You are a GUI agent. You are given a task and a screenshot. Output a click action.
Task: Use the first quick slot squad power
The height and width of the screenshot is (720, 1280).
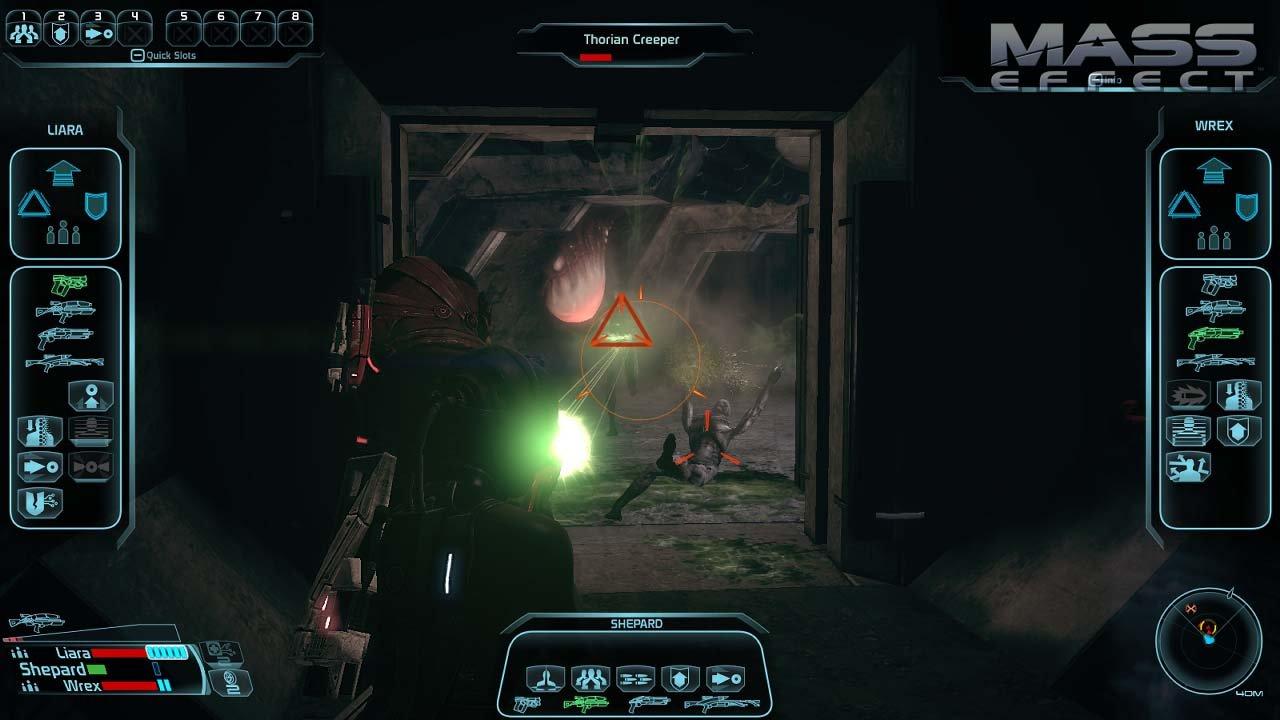click(x=22, y=31)
